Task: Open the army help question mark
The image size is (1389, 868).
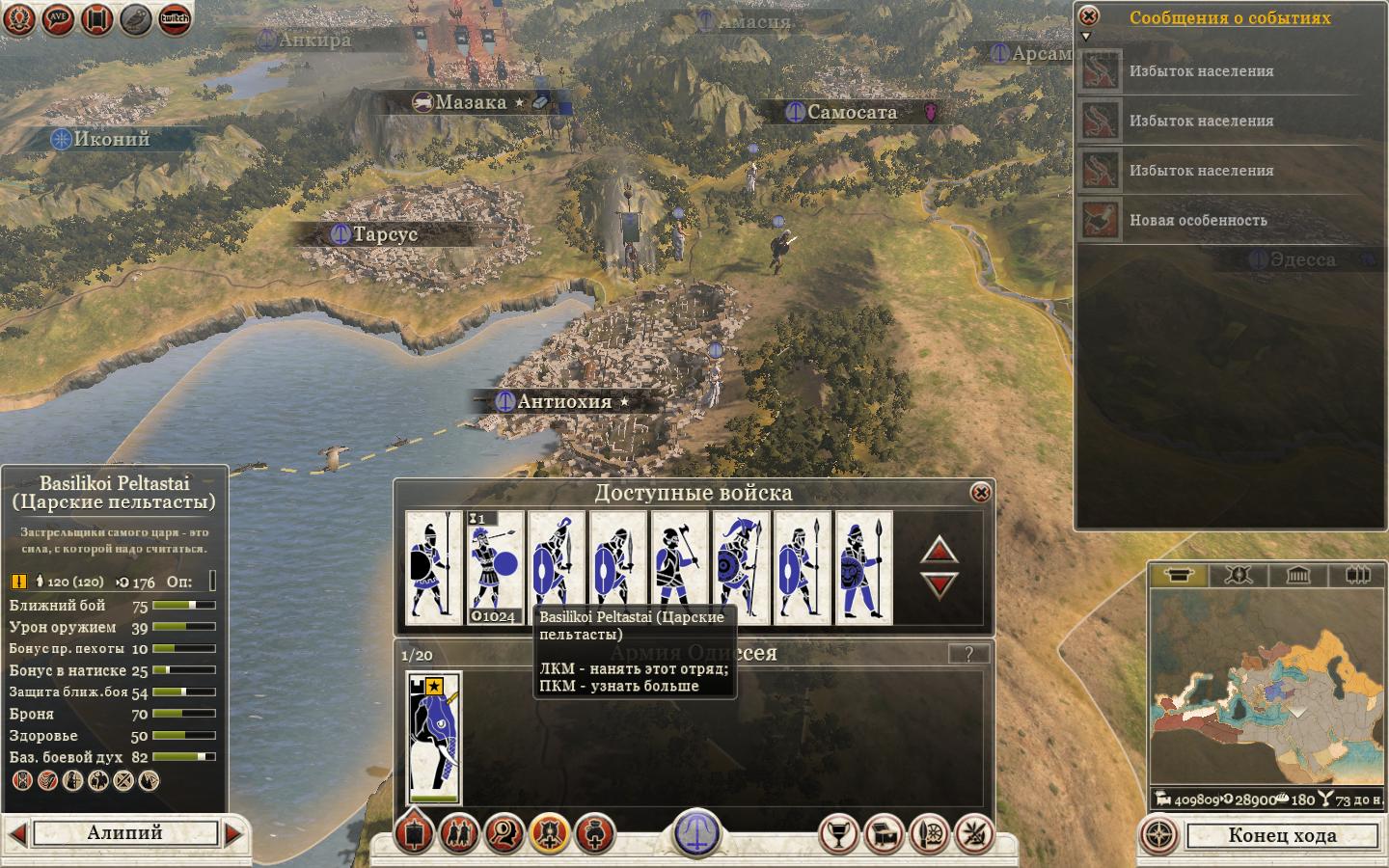Action: 968,654
